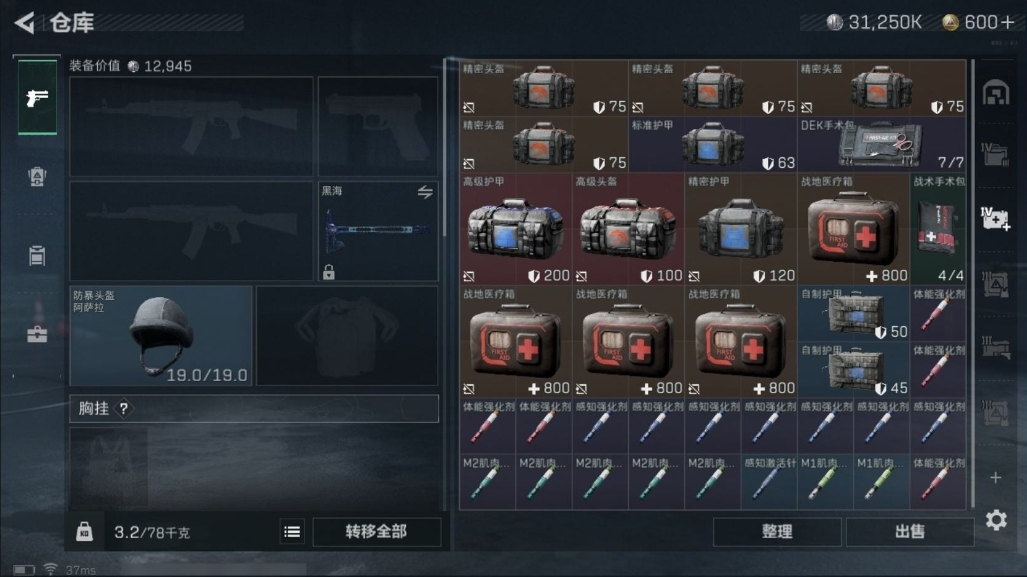This screenshot has width=1027, height=577.
Task: Select the 精密护甲 repair kit worth 120
Action: tap(740, 229)
